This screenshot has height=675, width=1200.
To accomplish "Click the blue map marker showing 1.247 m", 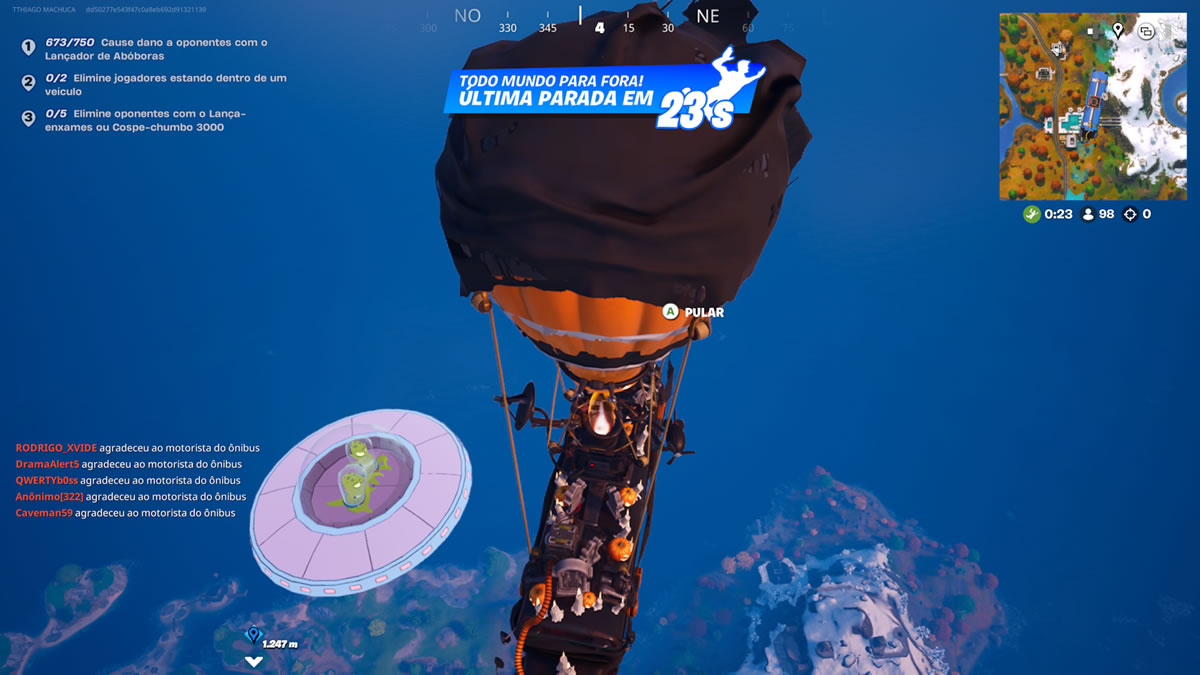I will pyautogui.click(x=253, y=634).
